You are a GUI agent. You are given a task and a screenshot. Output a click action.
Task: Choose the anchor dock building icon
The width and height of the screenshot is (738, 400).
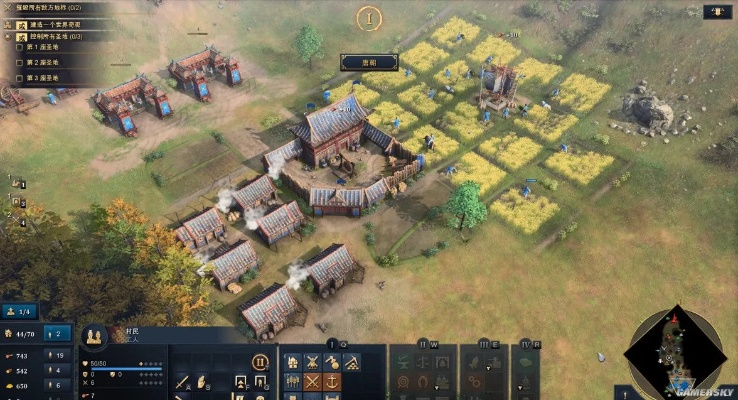[x=332, y=381]
